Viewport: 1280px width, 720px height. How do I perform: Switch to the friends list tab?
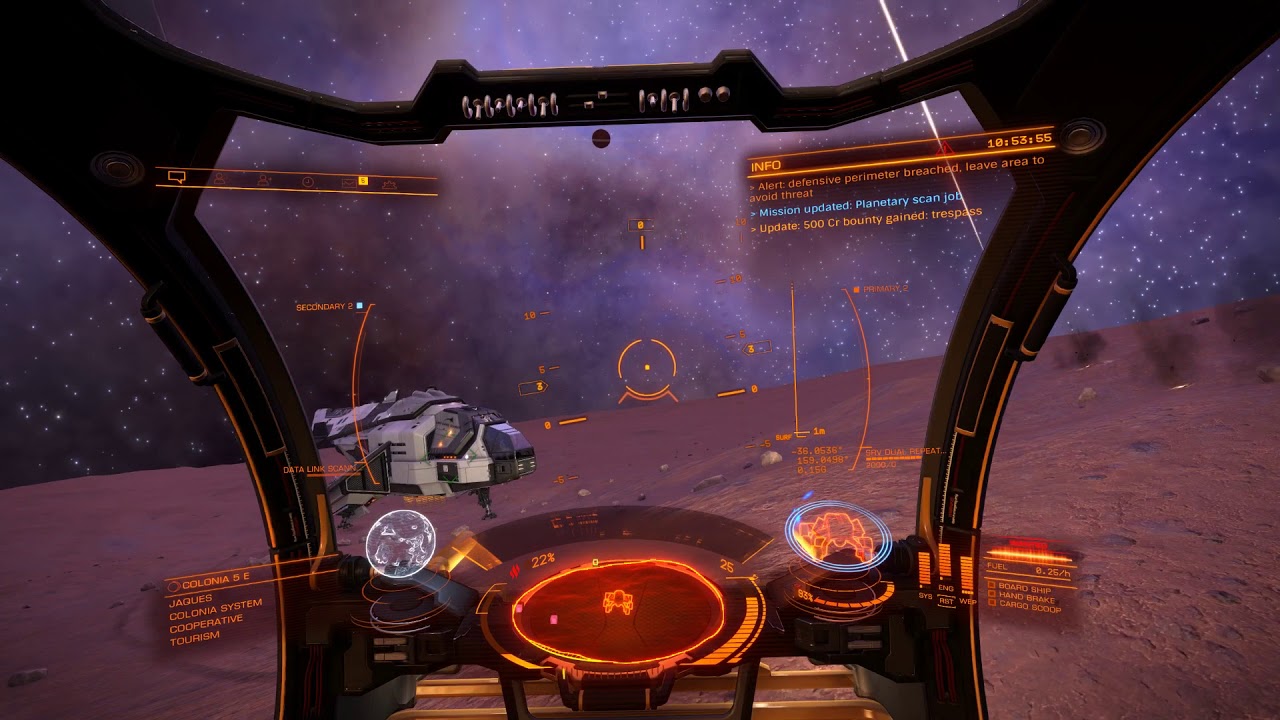[x=219, y=179]
